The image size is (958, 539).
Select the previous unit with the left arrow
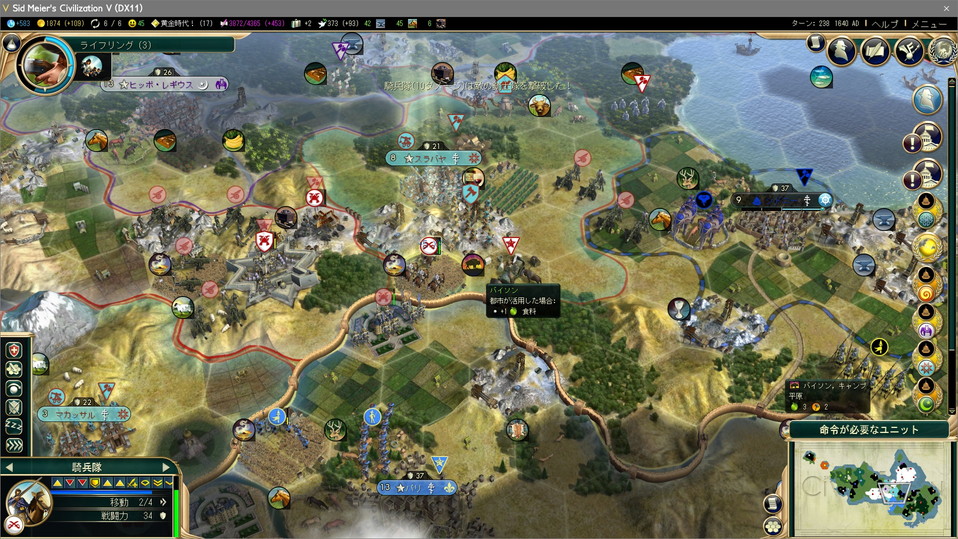point(9,467)
